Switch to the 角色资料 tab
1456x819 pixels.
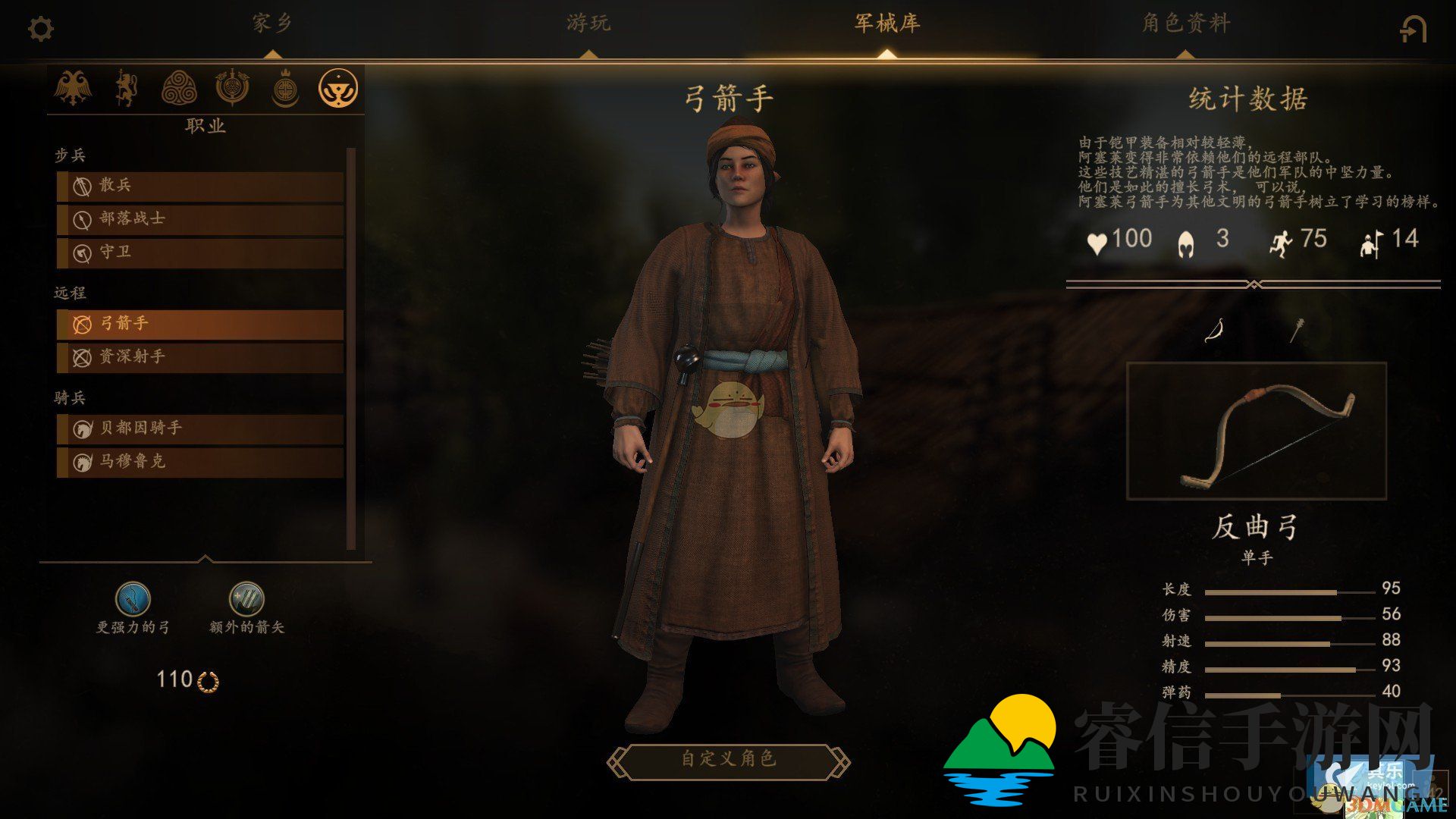click(x=1184, y=24)
